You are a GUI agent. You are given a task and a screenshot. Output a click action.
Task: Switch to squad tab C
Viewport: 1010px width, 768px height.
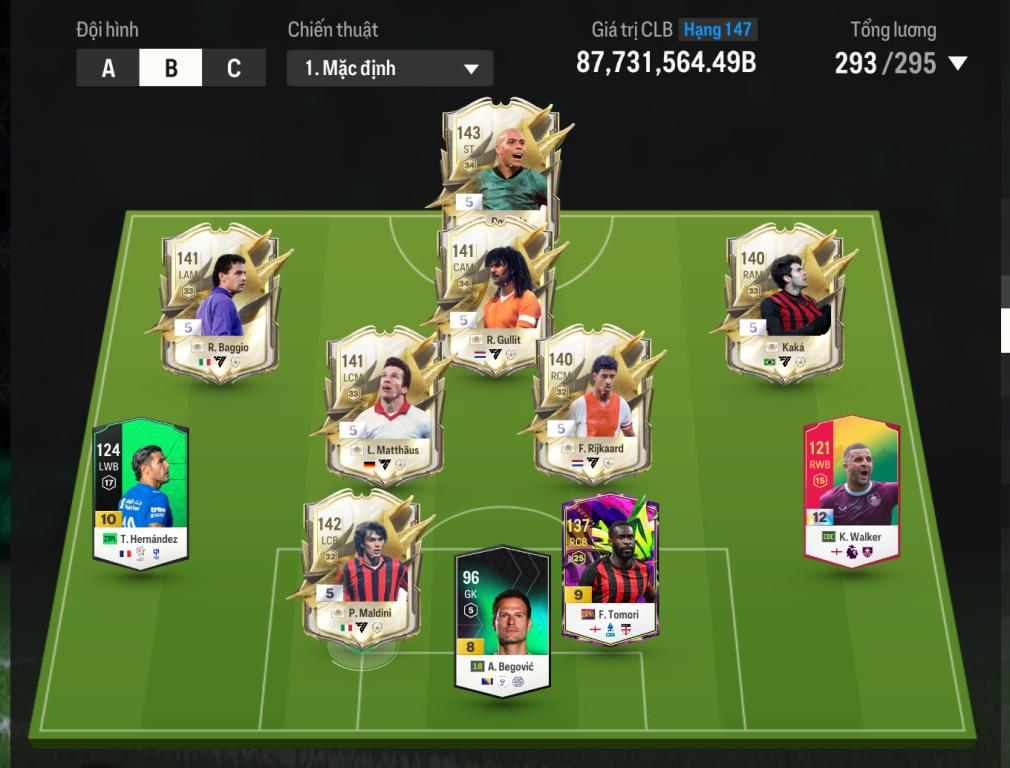coord(234,68)
